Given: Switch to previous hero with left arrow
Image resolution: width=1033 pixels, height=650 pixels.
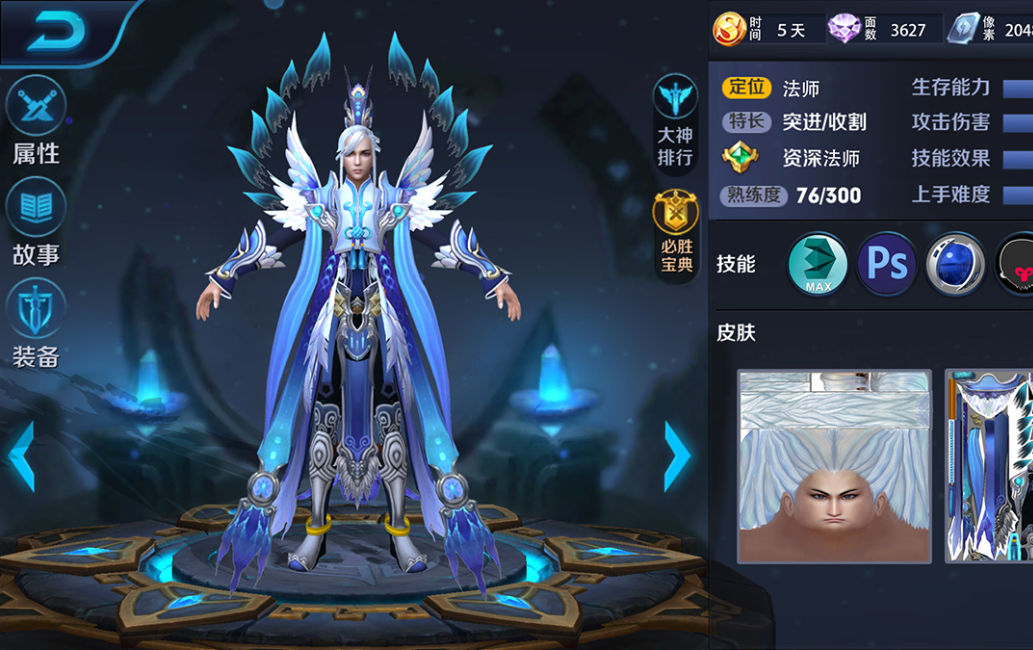Looking at the screenshot, I should point(21,456).
